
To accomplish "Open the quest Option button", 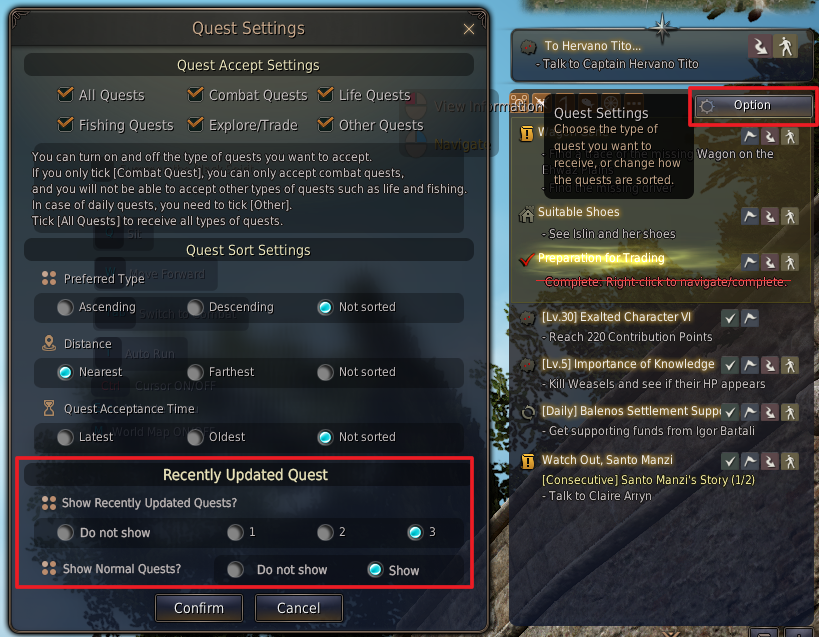I will (x=752, y=105).
